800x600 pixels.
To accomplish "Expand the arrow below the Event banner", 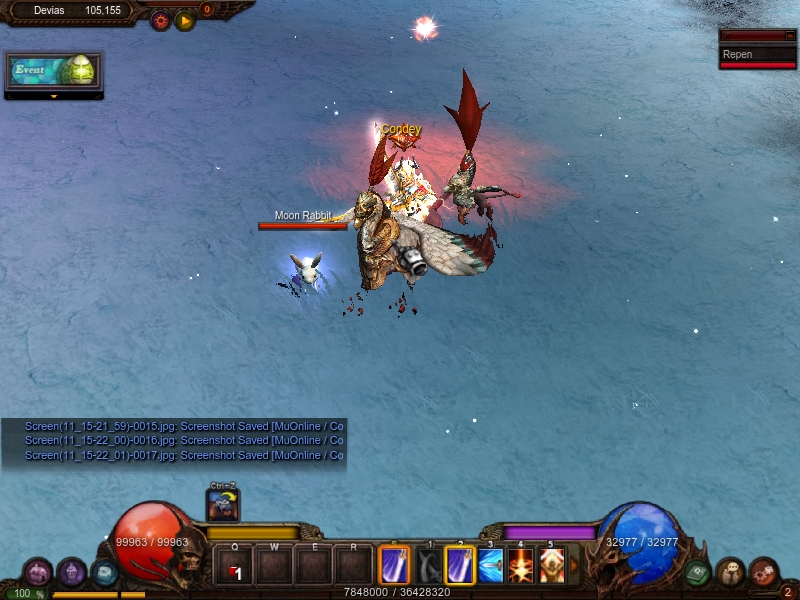I will (x=53, y=97).
